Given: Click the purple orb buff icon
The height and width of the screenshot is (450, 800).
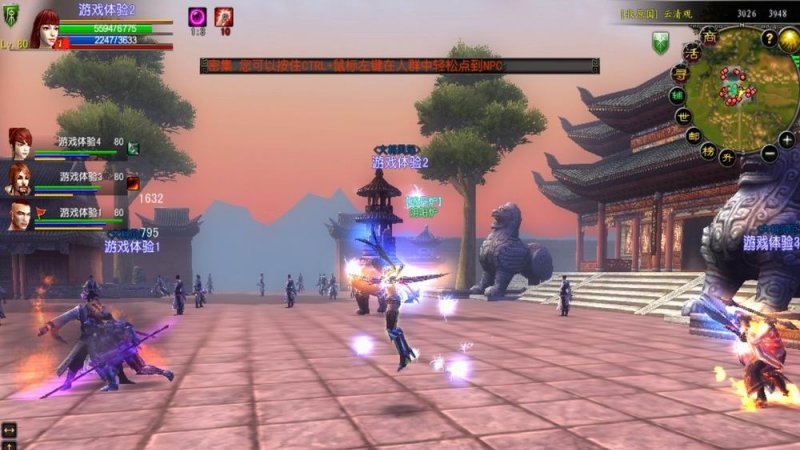Looking at the screenshot, I should [x=197, y=17].
